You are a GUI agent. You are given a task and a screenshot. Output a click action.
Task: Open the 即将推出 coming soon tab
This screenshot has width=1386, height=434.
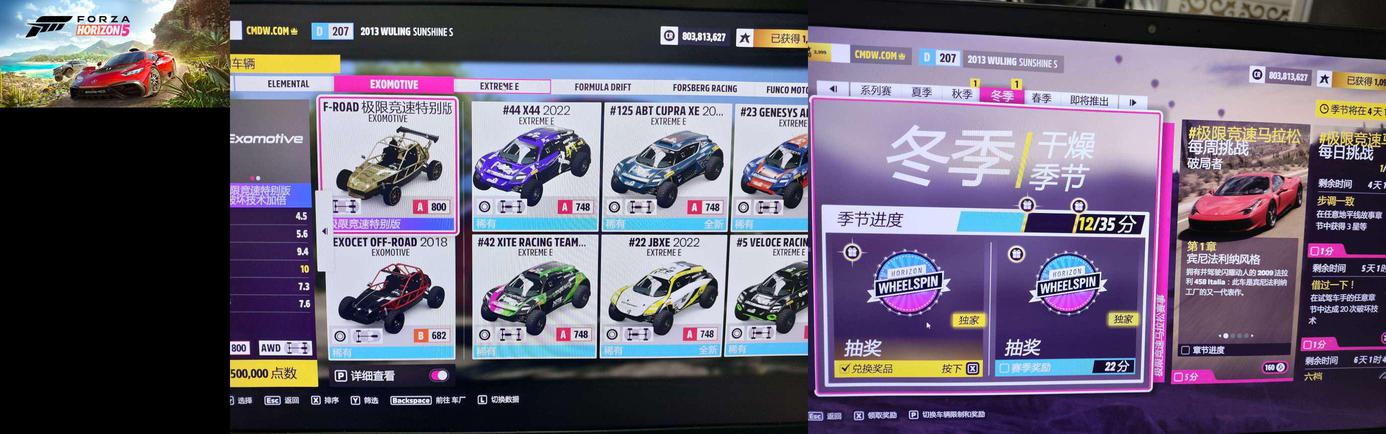(x=1089, y=100)
